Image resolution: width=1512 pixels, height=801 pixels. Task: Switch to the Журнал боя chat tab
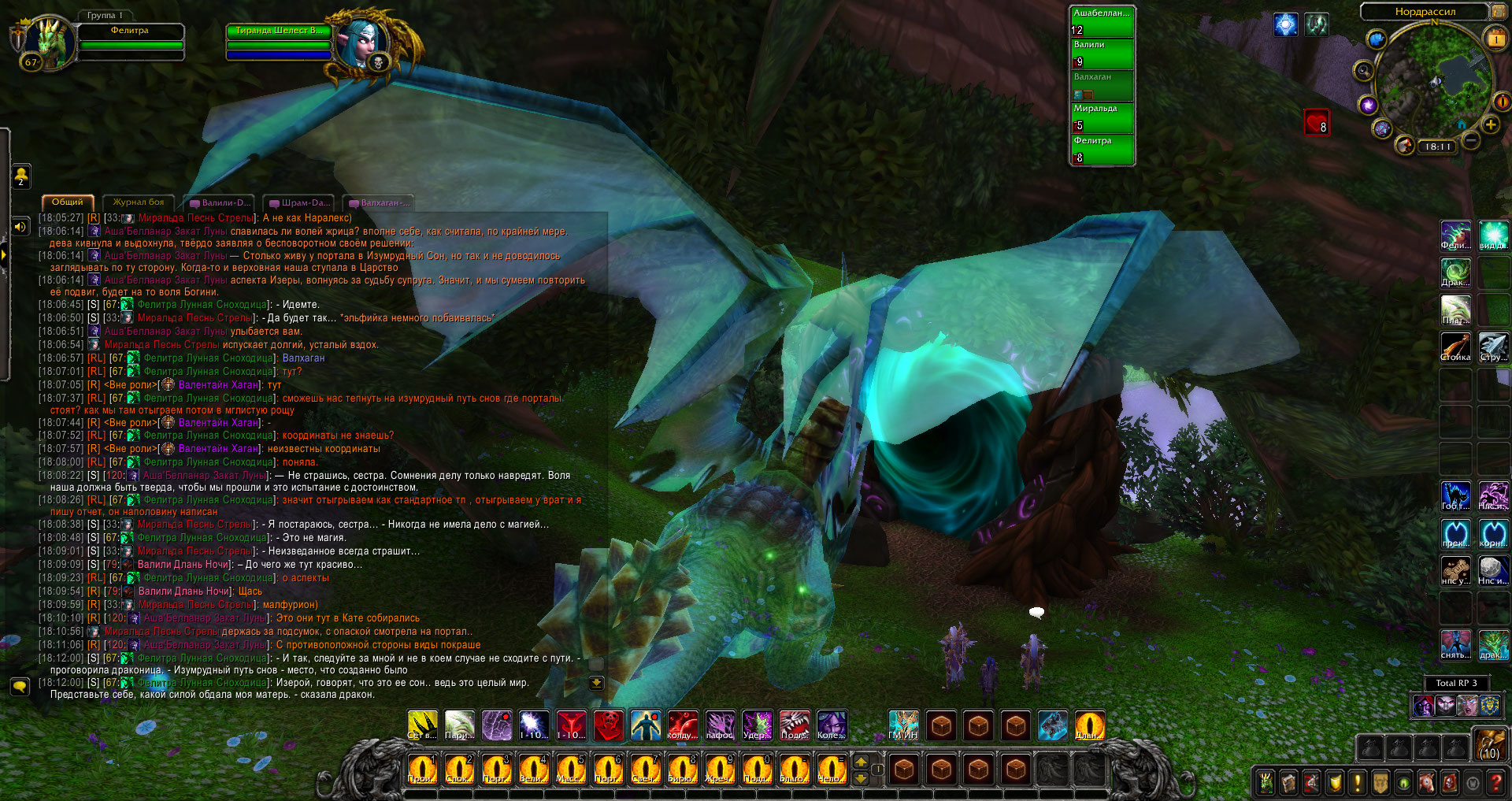[x=139, y=202]
